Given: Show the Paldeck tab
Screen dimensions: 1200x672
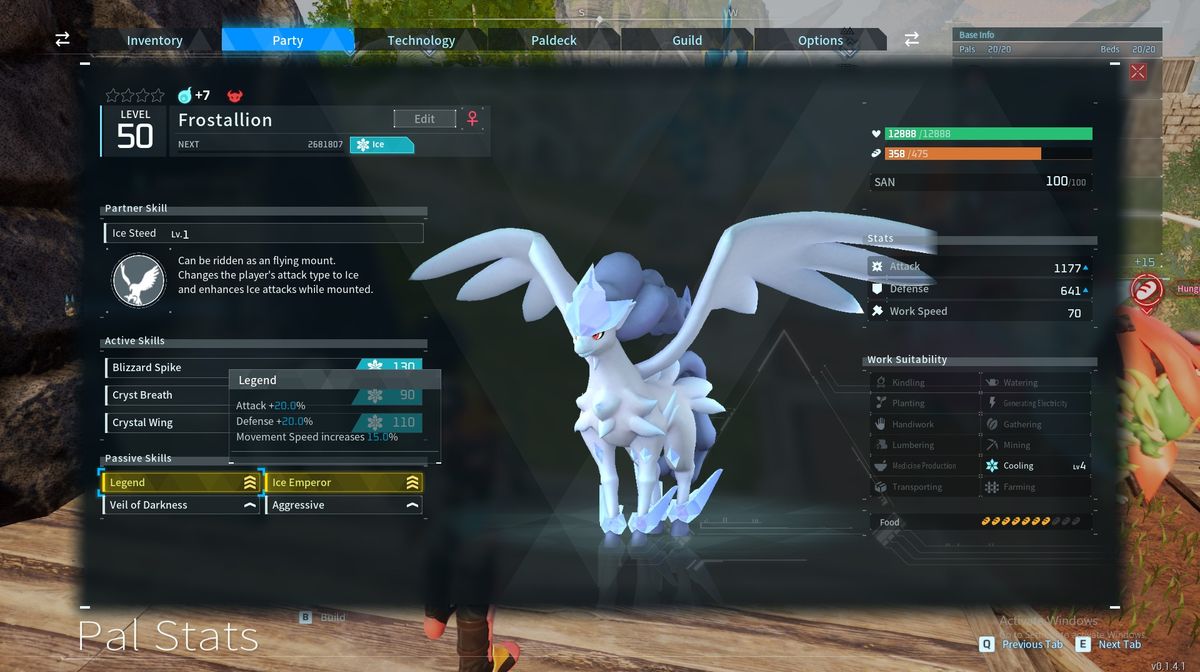Looking at the screenshot, I should pos(554,40).
